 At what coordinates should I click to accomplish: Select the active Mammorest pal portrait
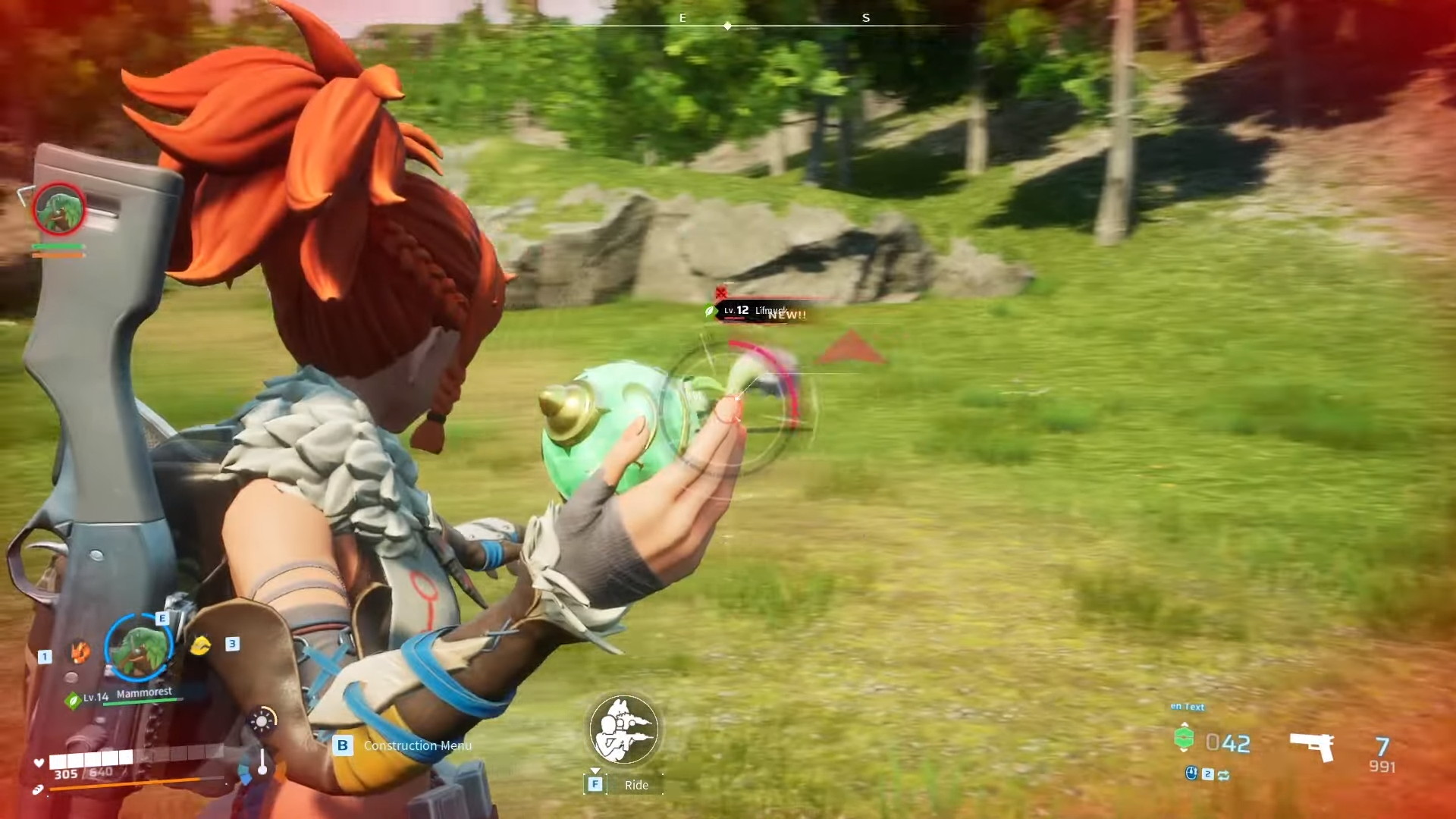click(x=139, y=648)
